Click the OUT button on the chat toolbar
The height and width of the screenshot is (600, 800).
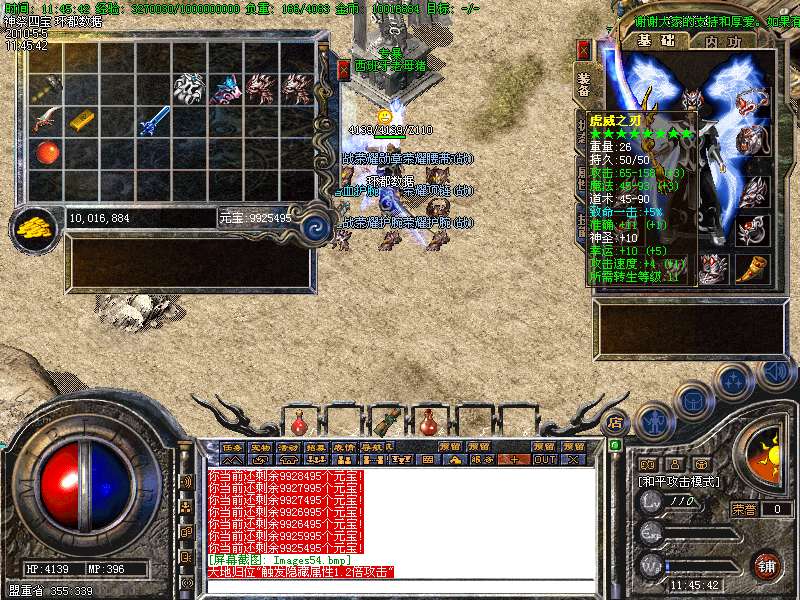(x=544, y=460)
